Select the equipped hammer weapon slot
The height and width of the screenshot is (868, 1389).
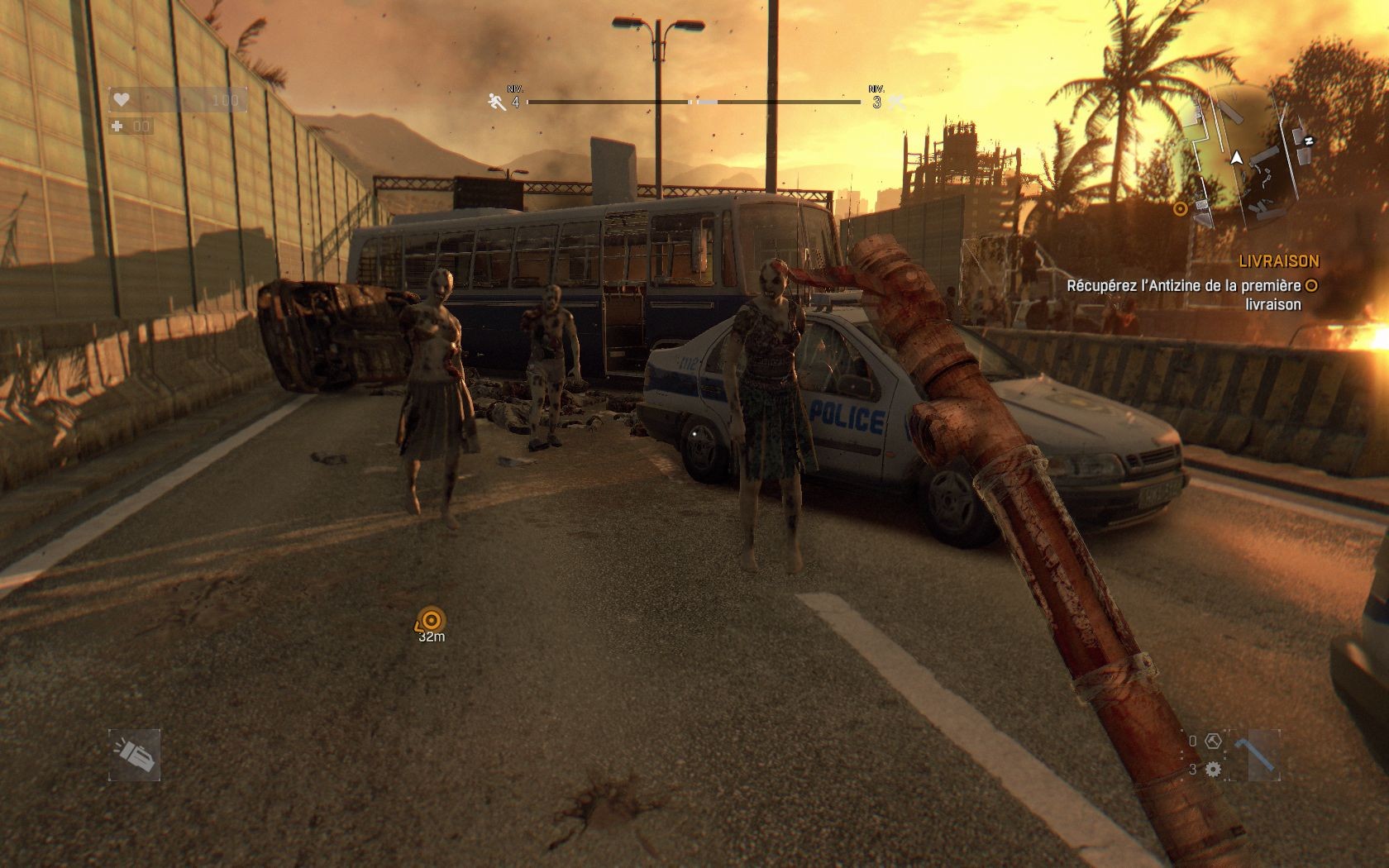[x=1253, y=754]
